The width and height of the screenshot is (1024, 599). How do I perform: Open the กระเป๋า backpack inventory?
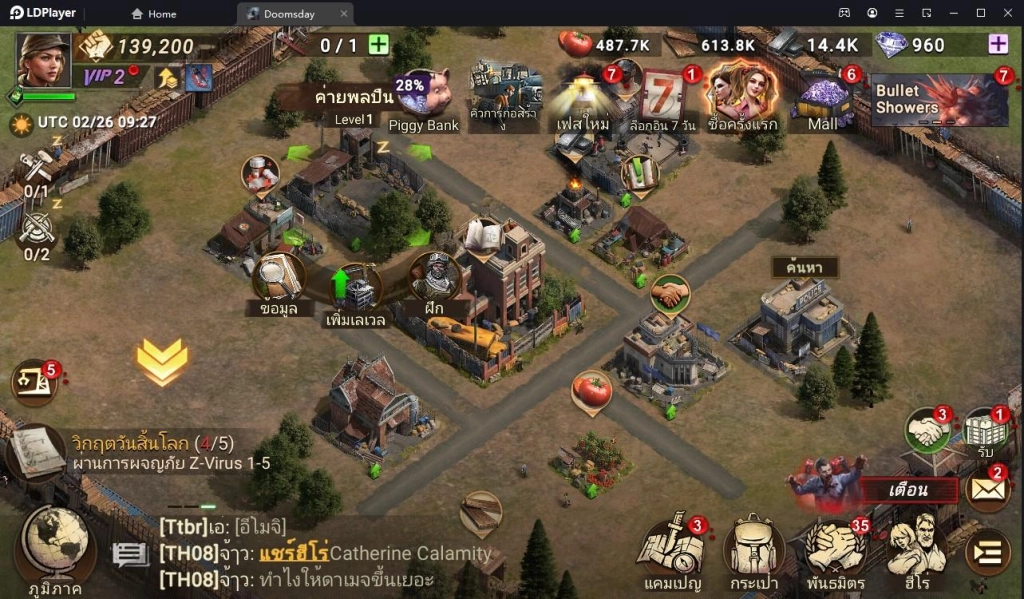coord(754,551)
